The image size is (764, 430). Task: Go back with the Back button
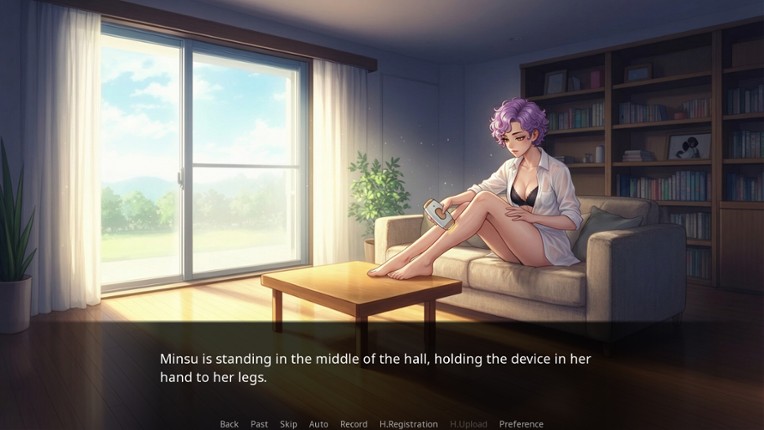229,424
